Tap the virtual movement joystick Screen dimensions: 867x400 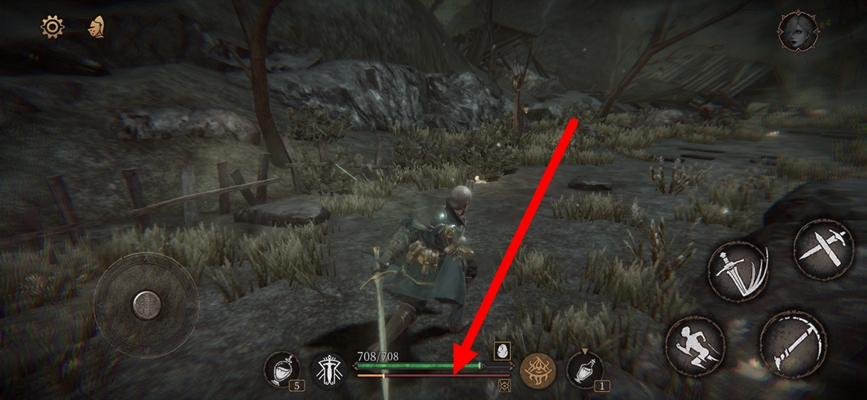click(146, 303)
